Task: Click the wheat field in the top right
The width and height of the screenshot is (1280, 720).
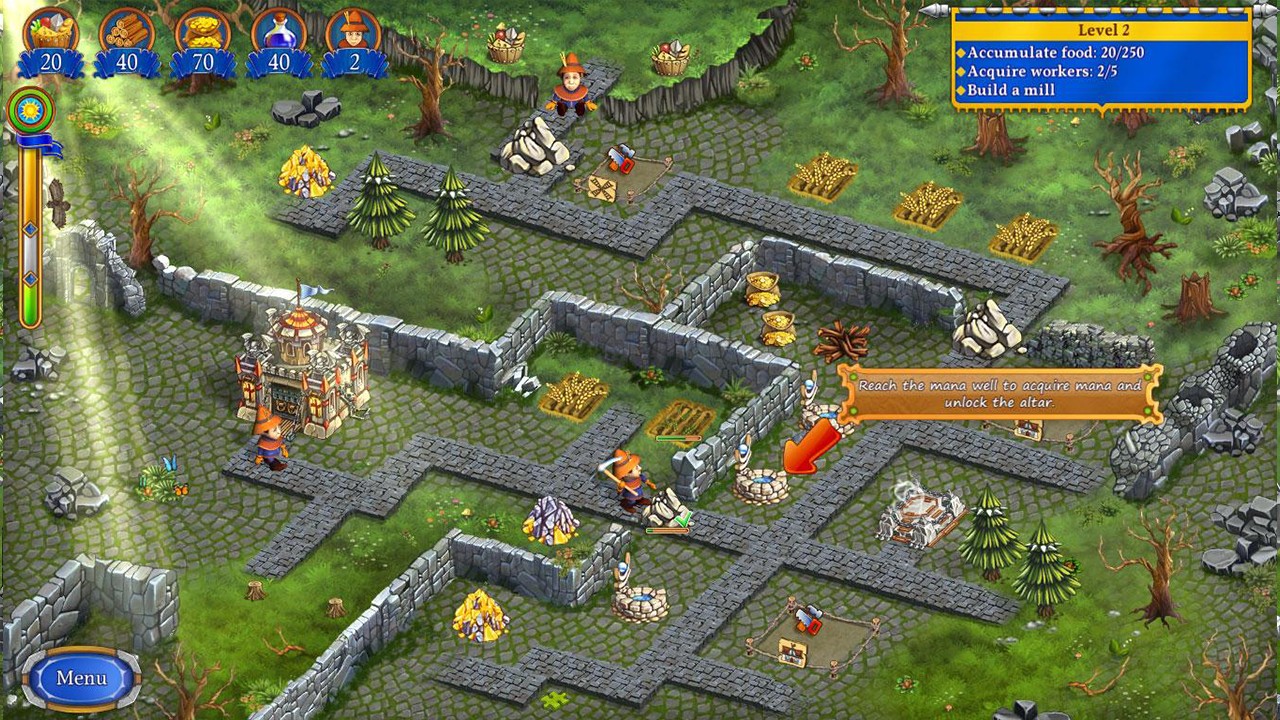Action: [x=928, y=205]
